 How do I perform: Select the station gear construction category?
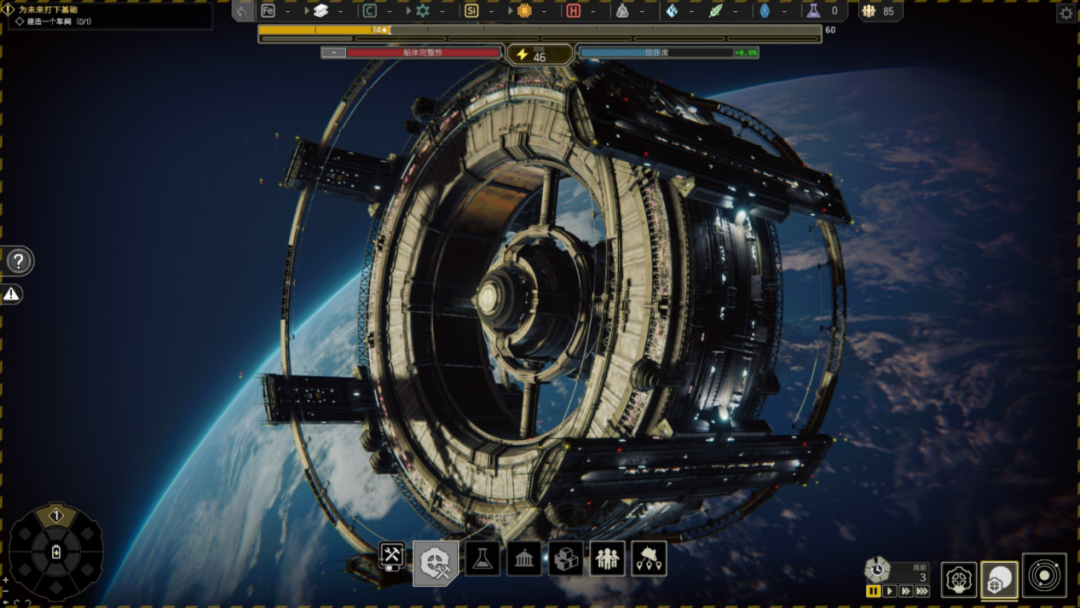[435, 562]
